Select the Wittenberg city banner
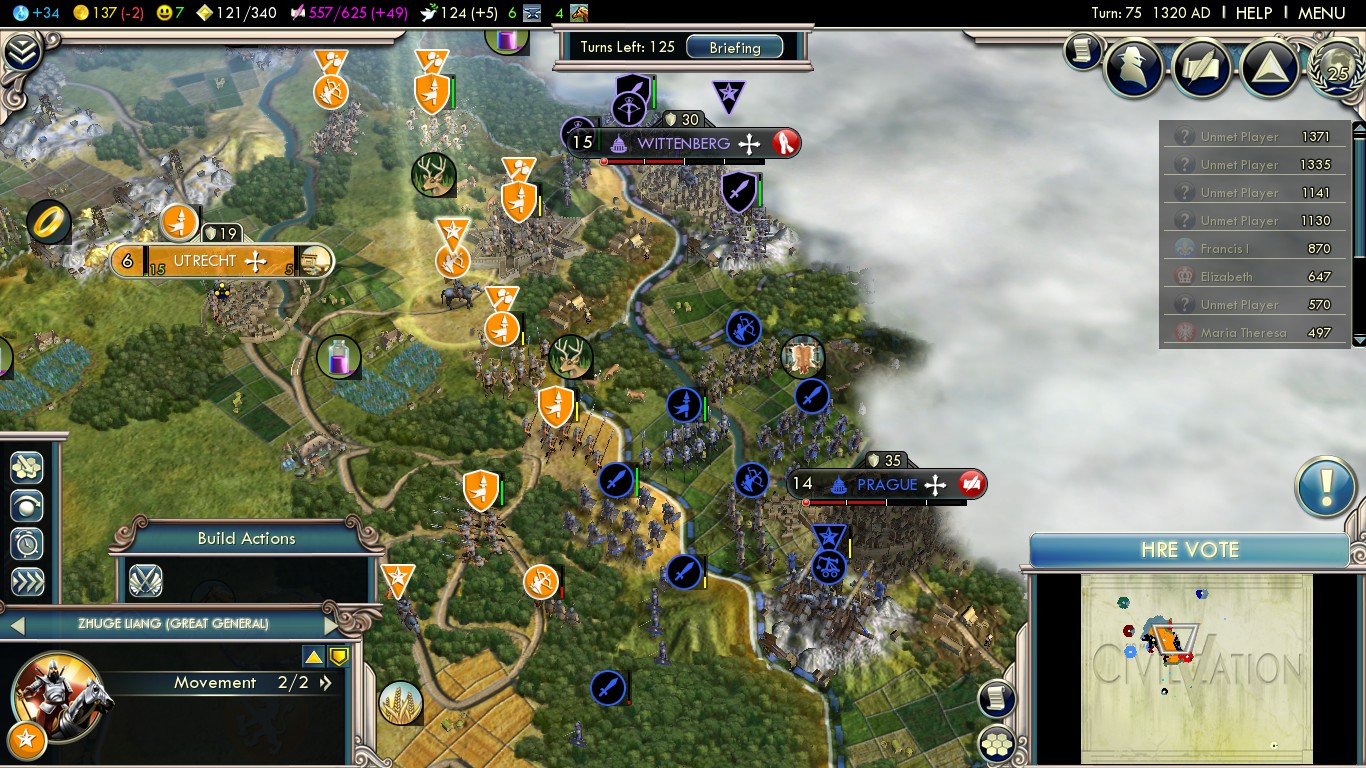The height and width of the screenshot is (768, 1366). point(683,144)
